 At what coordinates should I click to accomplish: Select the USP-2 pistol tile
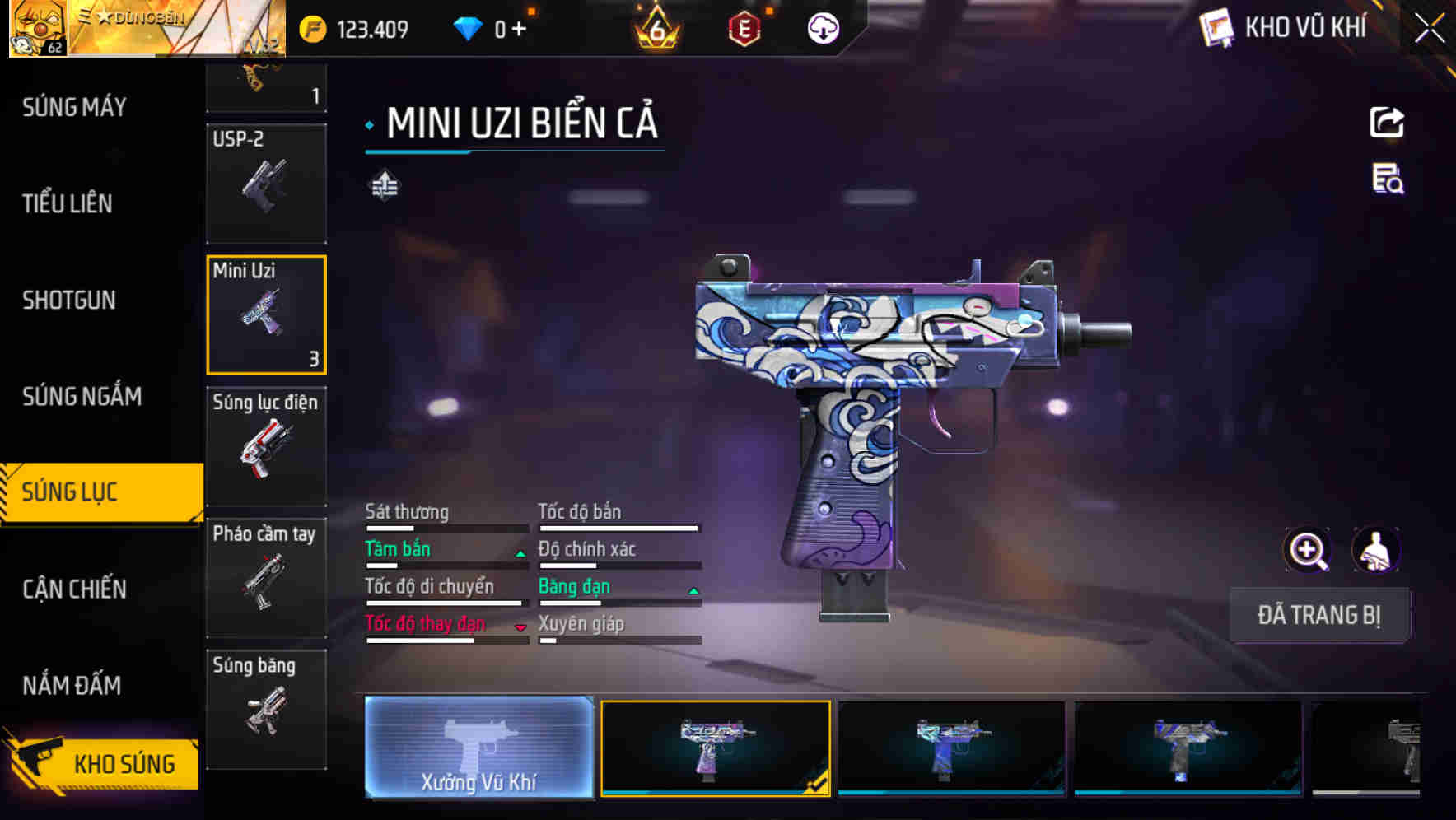[x=266, y=183]
